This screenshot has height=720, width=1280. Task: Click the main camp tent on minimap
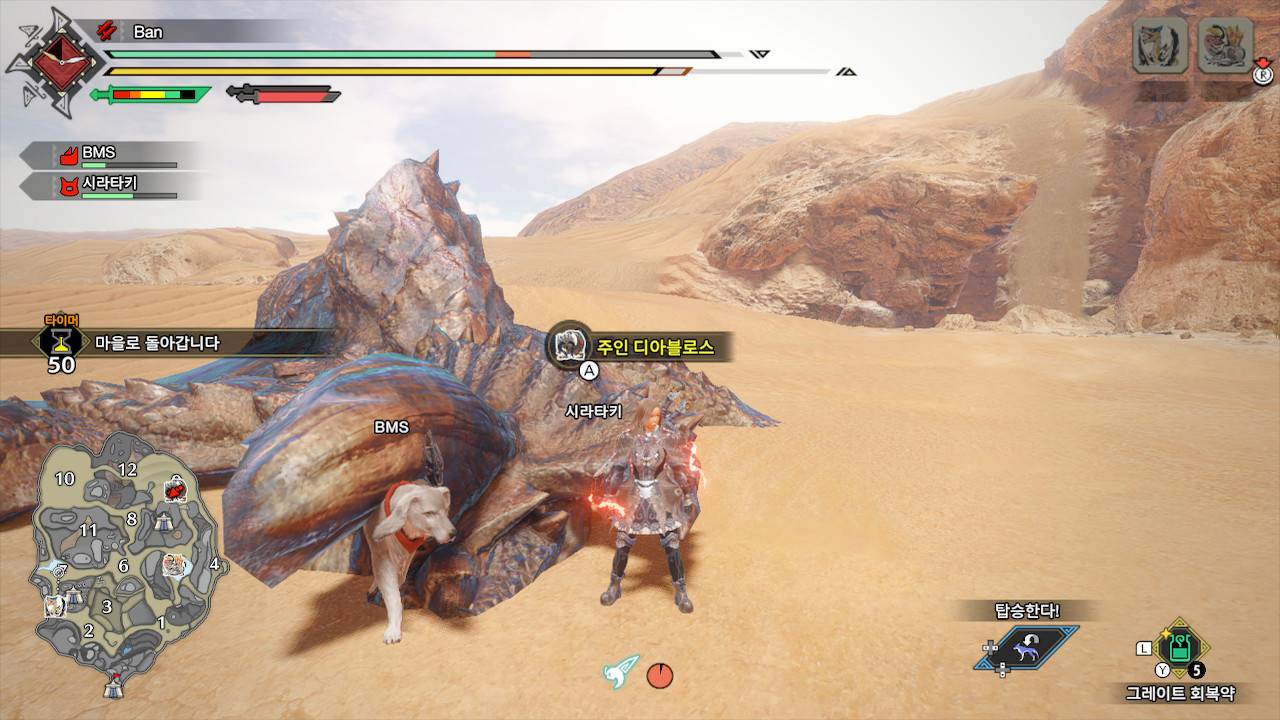point(114,686)
